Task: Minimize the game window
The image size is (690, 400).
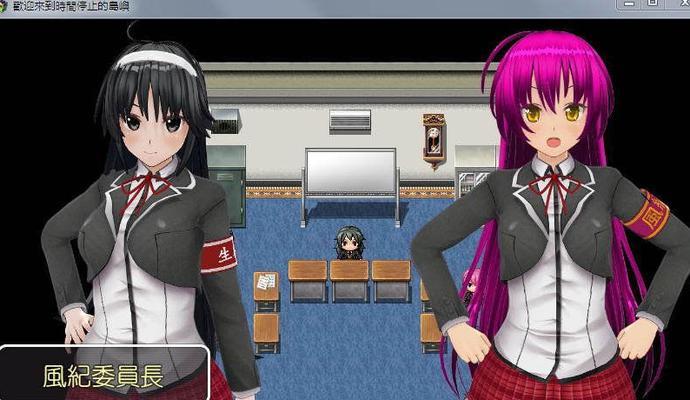Action: pos(628,6)
